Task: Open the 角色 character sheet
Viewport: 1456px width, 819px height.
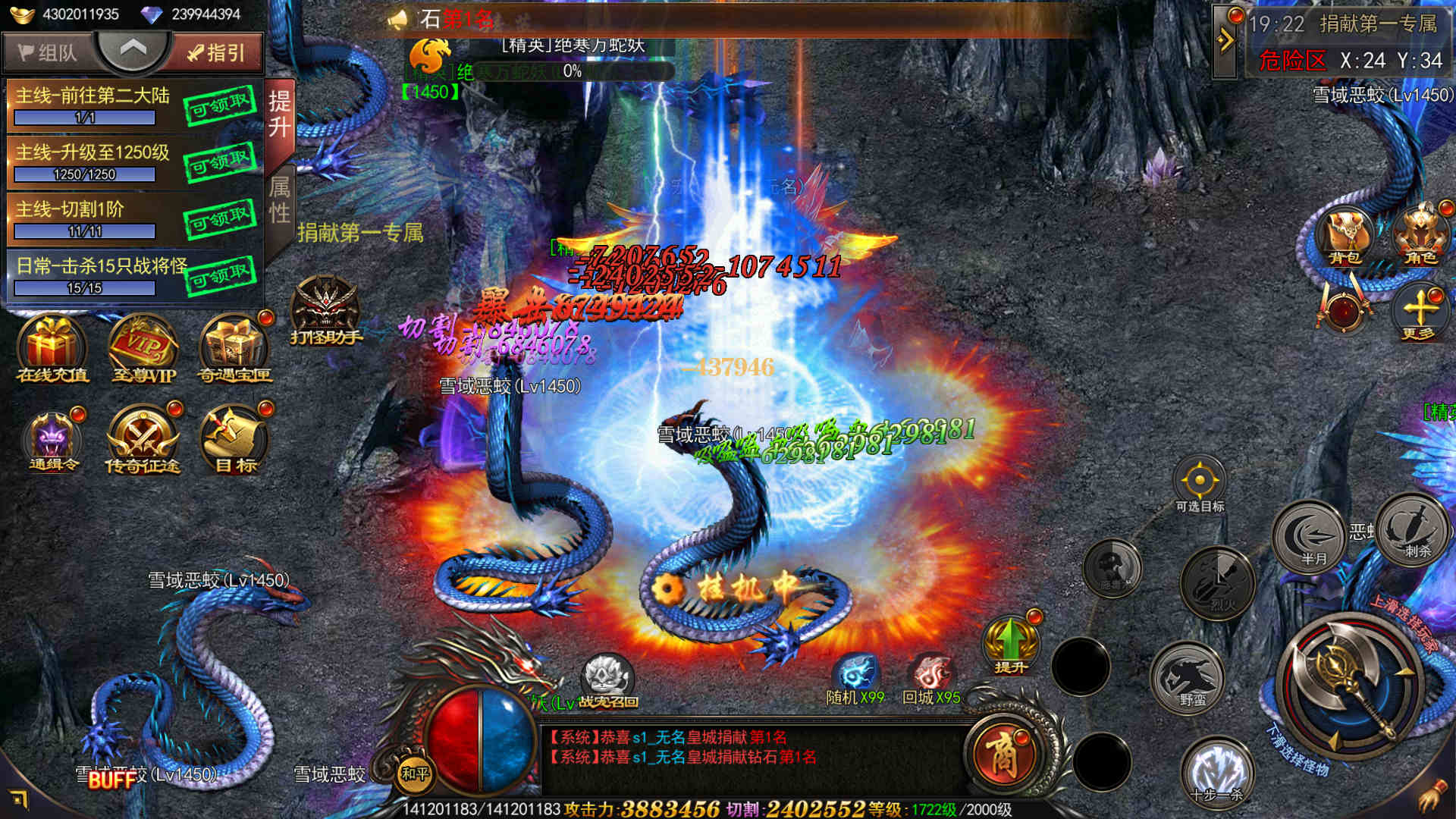Action: [1420, 237]
